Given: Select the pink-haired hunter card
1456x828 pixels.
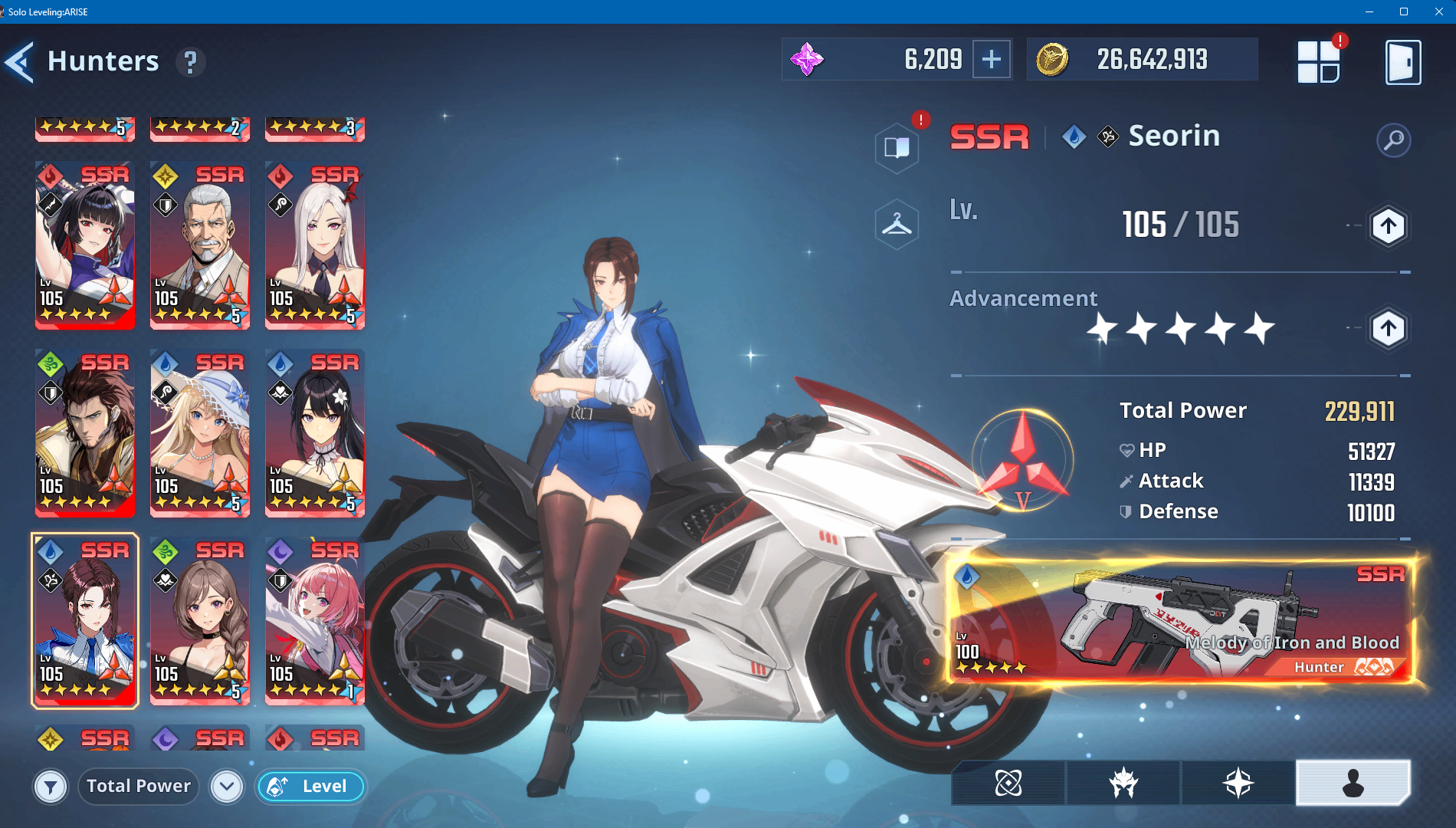Looking at the screenshot, I should coord(315,620).
